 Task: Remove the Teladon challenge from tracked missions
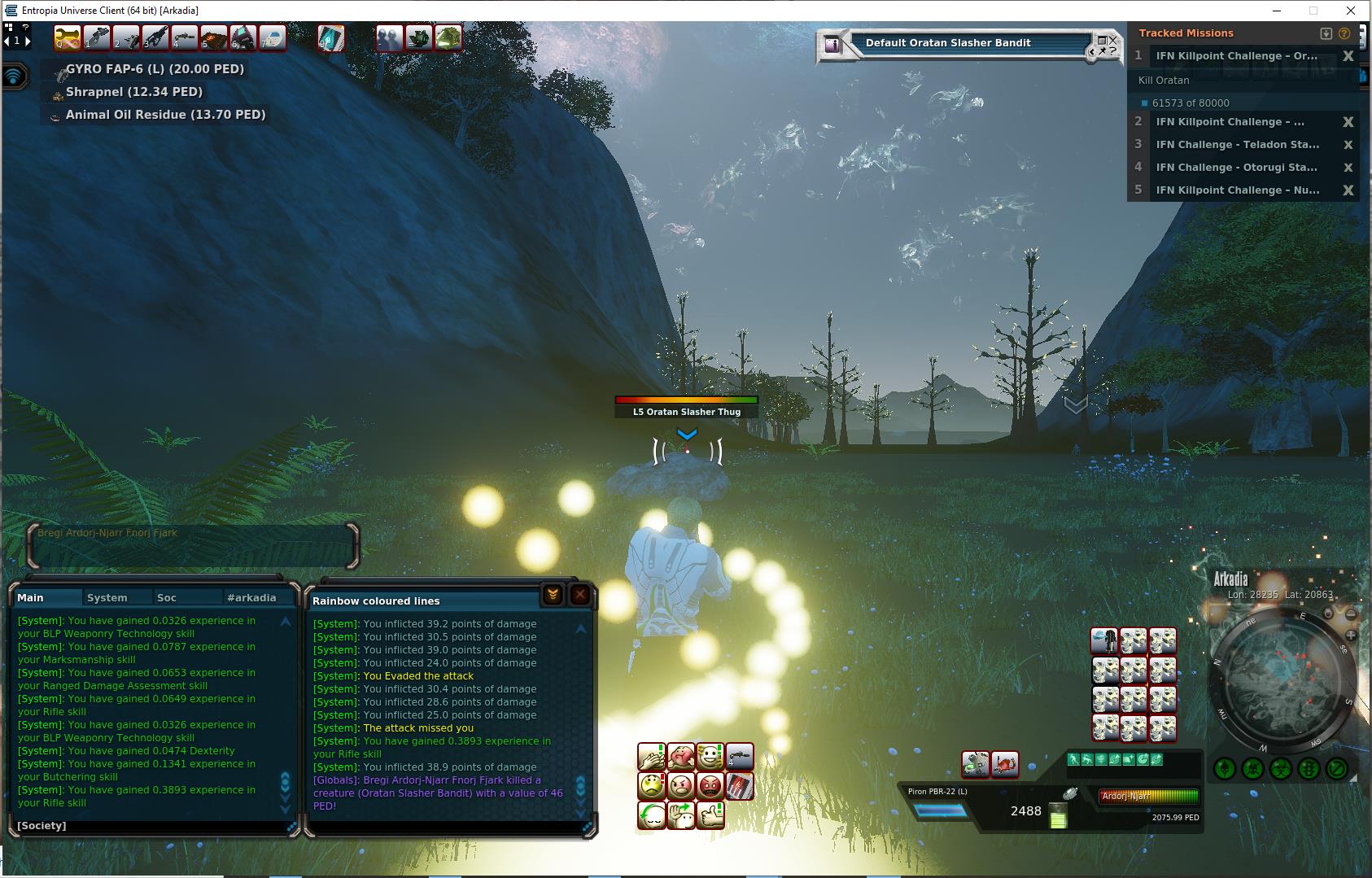(1348, 145)
